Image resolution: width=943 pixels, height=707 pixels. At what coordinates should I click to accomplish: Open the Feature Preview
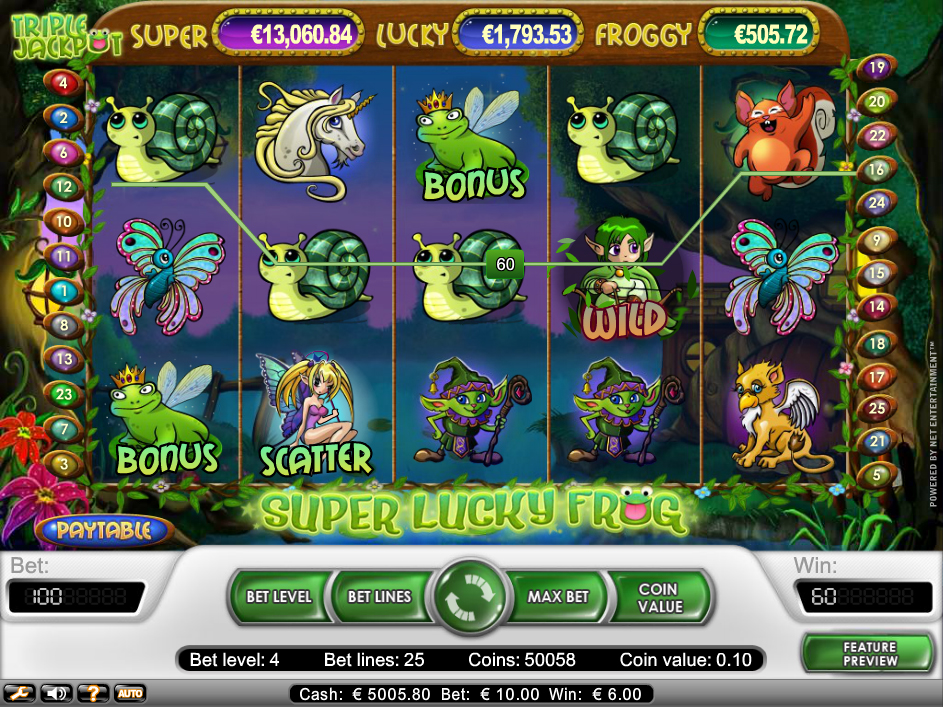click(x=868, y=653)
